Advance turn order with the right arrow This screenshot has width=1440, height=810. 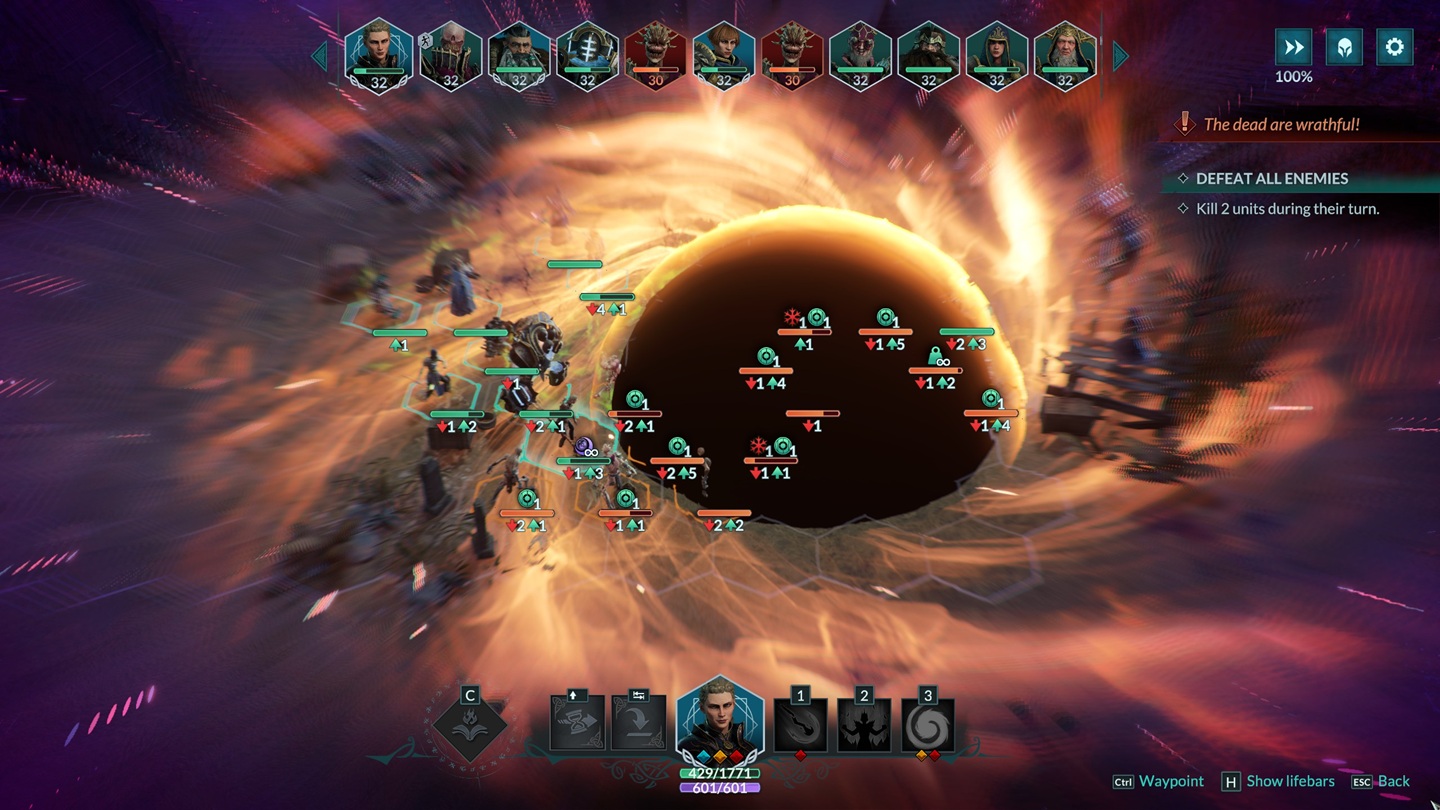tap(1121, 56)
